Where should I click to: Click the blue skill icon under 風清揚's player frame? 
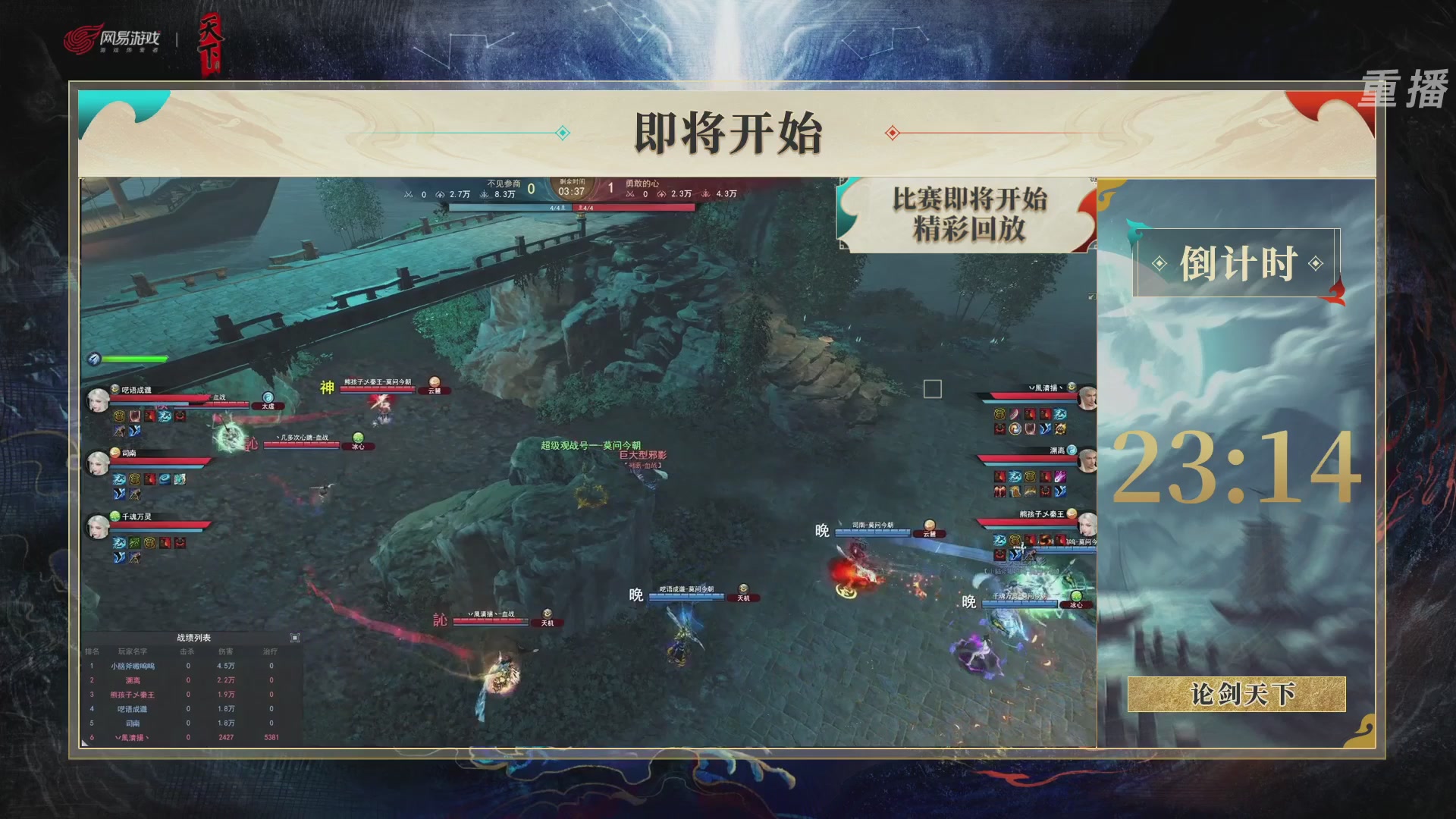[1059, 413]
